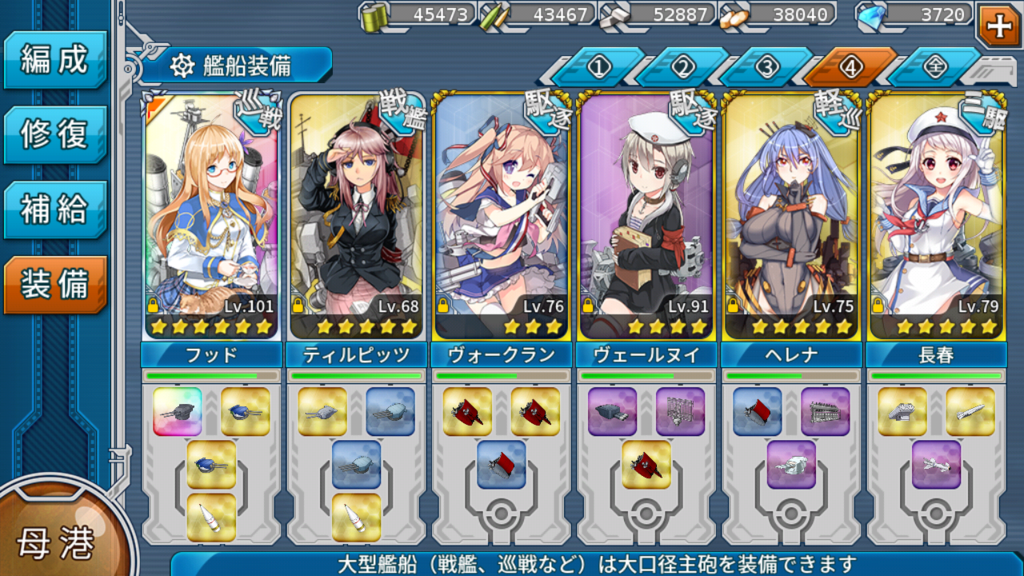Select the フッド ship card
1024x576 pixels.
[211, 215]
